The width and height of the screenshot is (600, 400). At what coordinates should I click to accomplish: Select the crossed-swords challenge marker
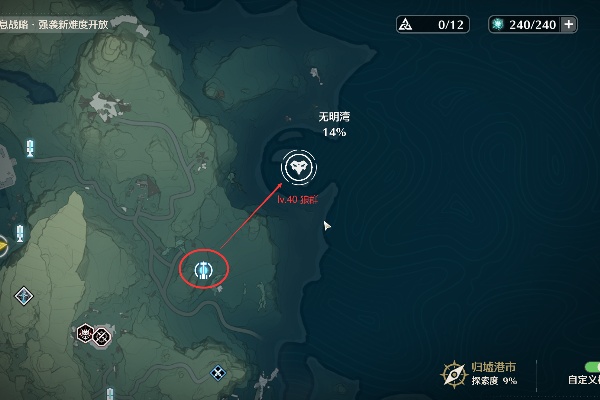click(102, 336)
